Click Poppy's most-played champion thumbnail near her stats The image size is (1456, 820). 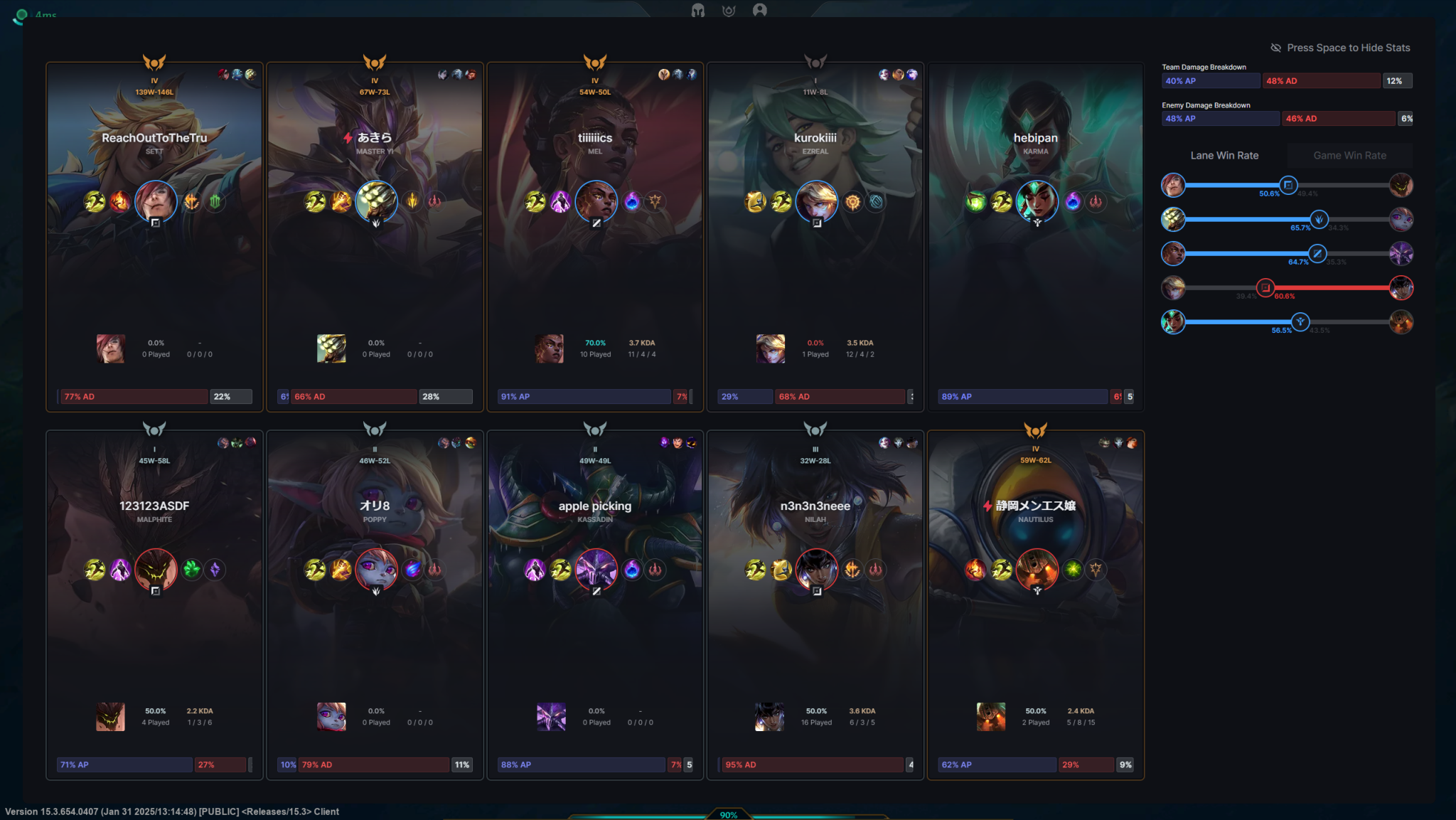coord(331,717)
